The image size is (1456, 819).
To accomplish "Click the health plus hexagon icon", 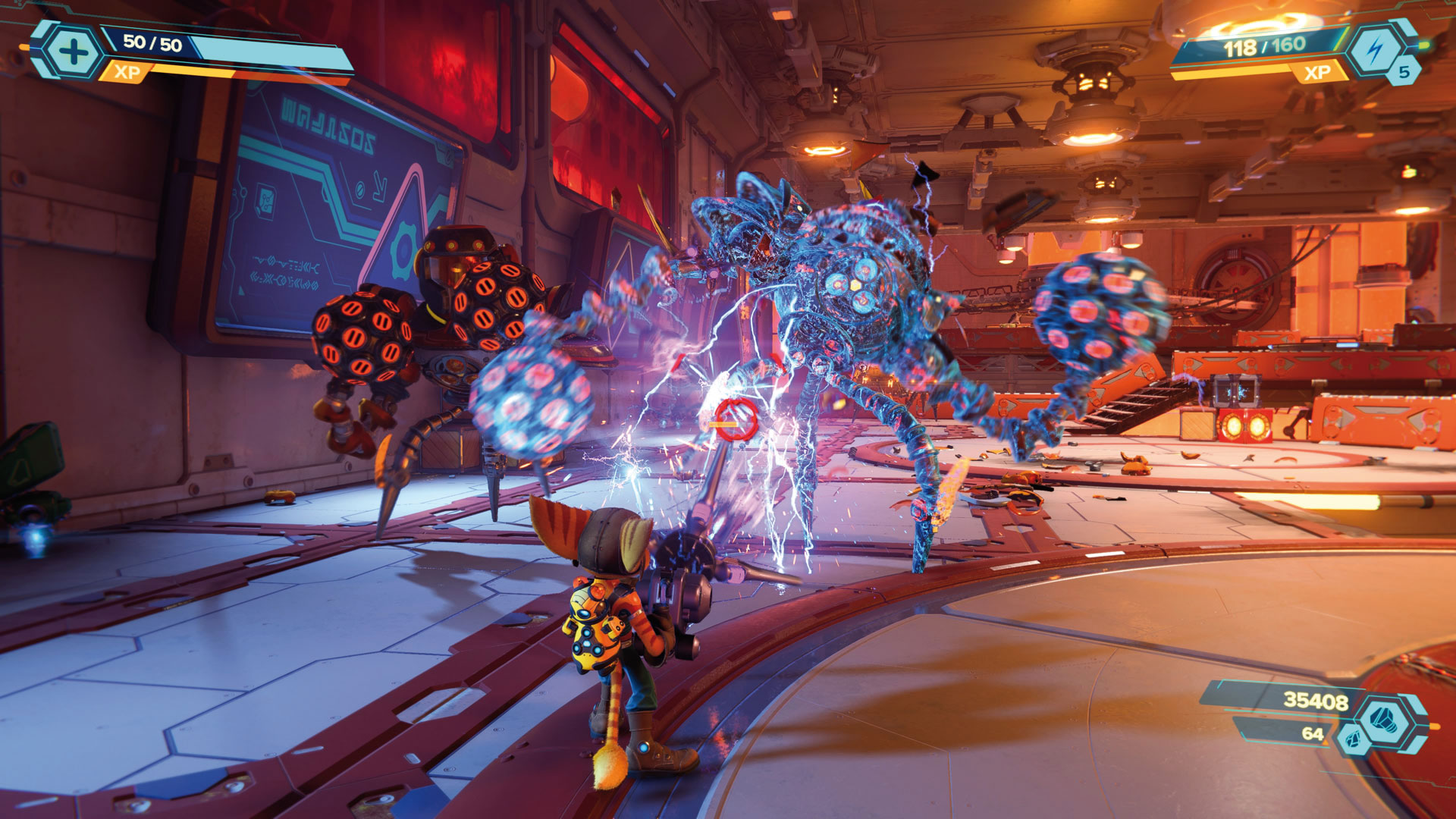I will 74,52.
